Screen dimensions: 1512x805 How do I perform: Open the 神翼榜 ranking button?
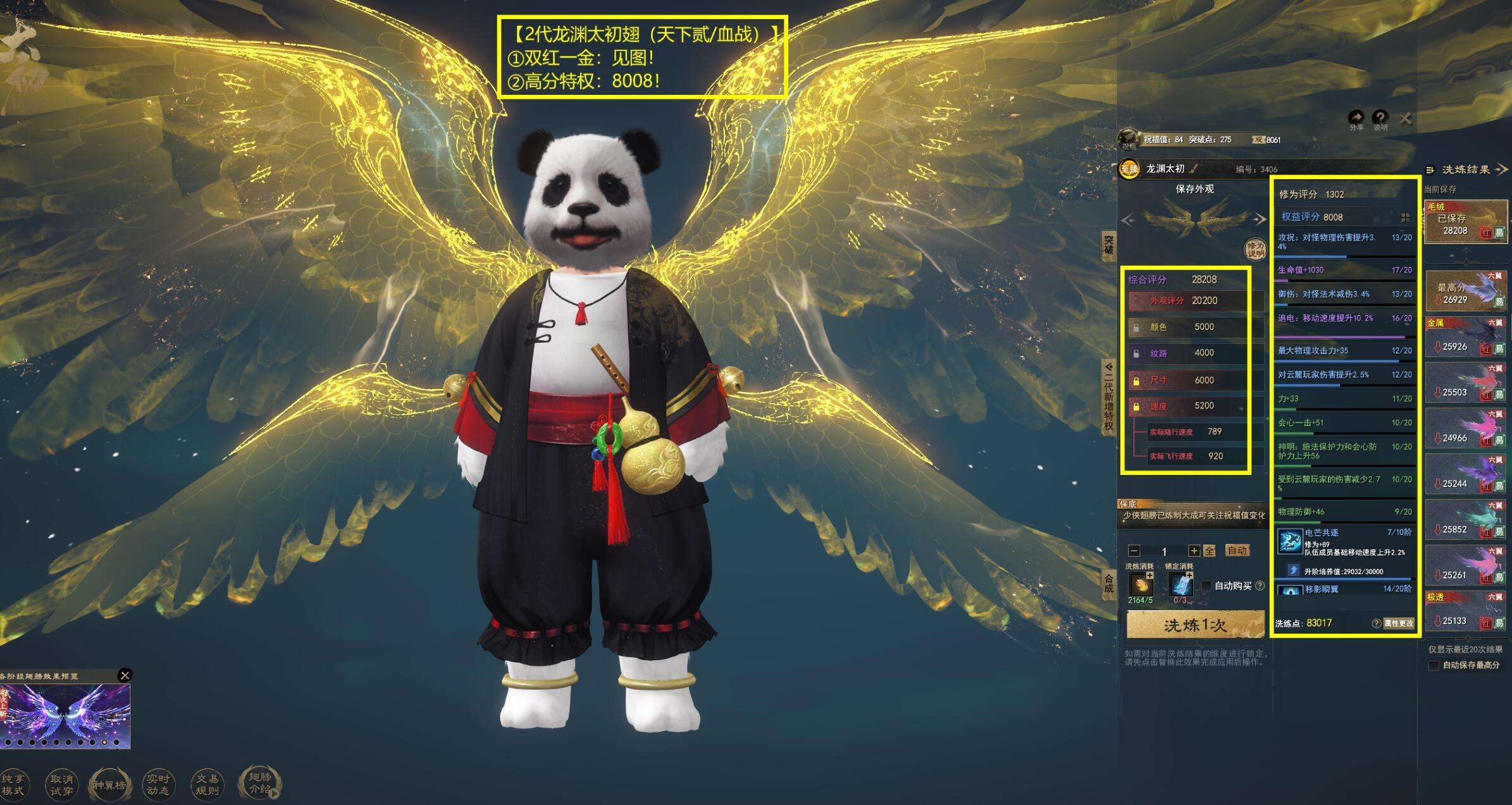tap(109, 785)
